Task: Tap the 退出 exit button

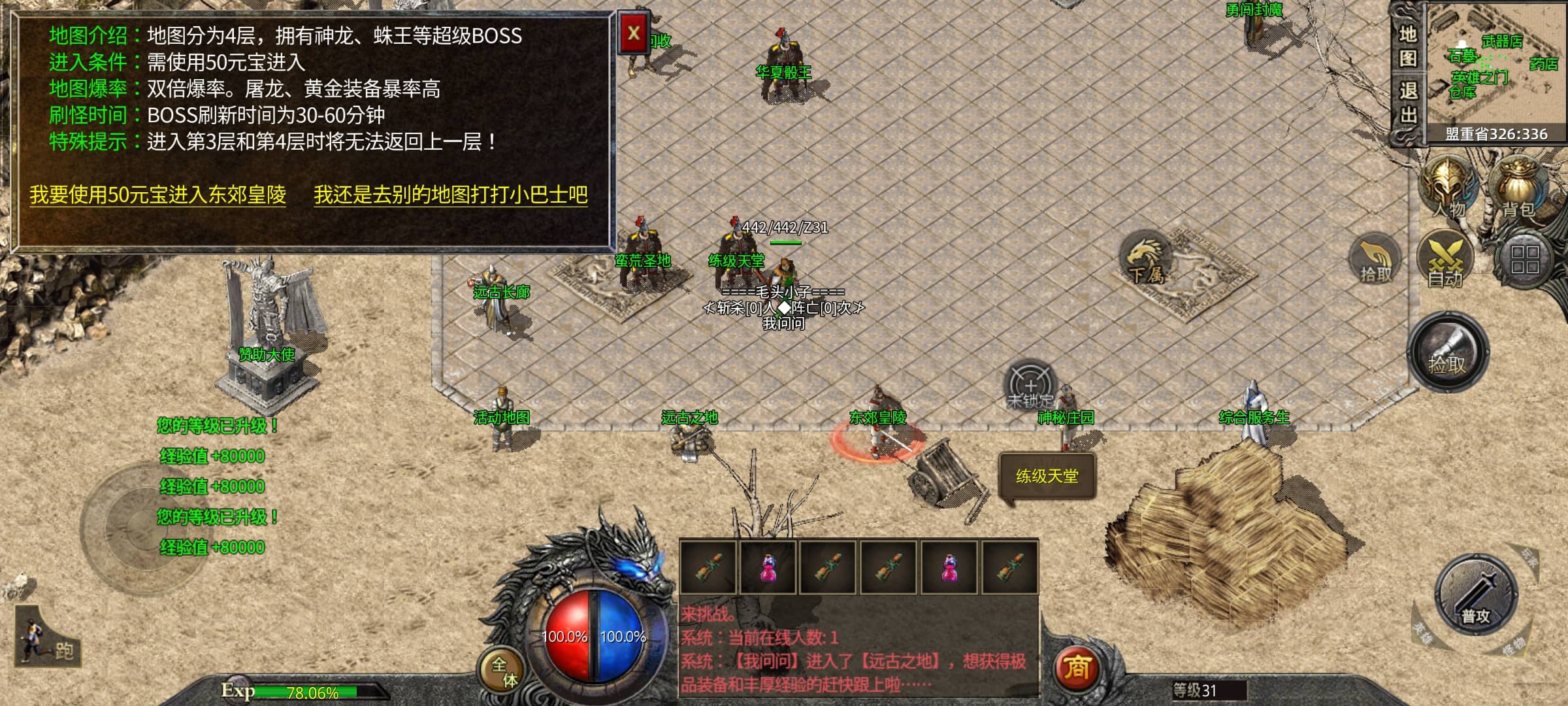Action: (1407, 103)
